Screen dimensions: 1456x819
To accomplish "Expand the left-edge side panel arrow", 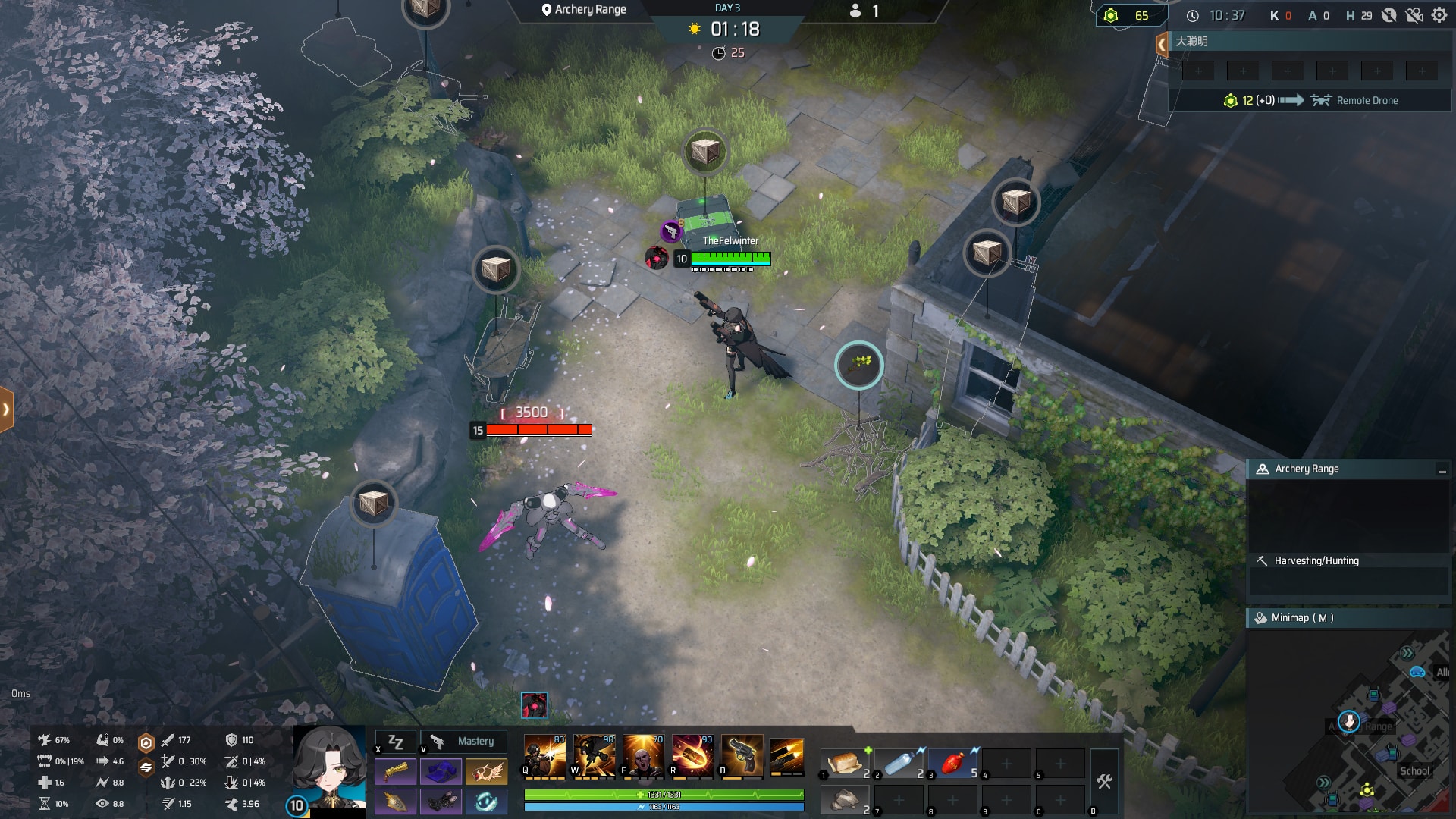I will [6, 409].
